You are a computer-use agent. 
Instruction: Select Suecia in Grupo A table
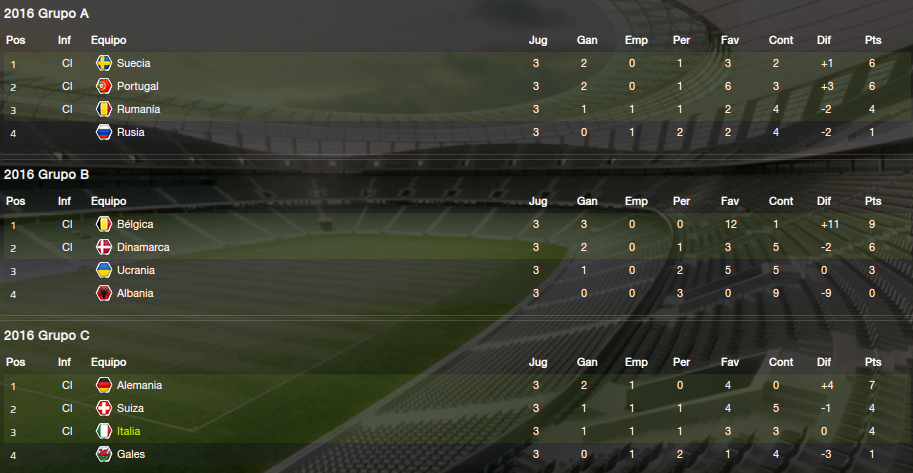pyautogui.click(x=133, y=63)
